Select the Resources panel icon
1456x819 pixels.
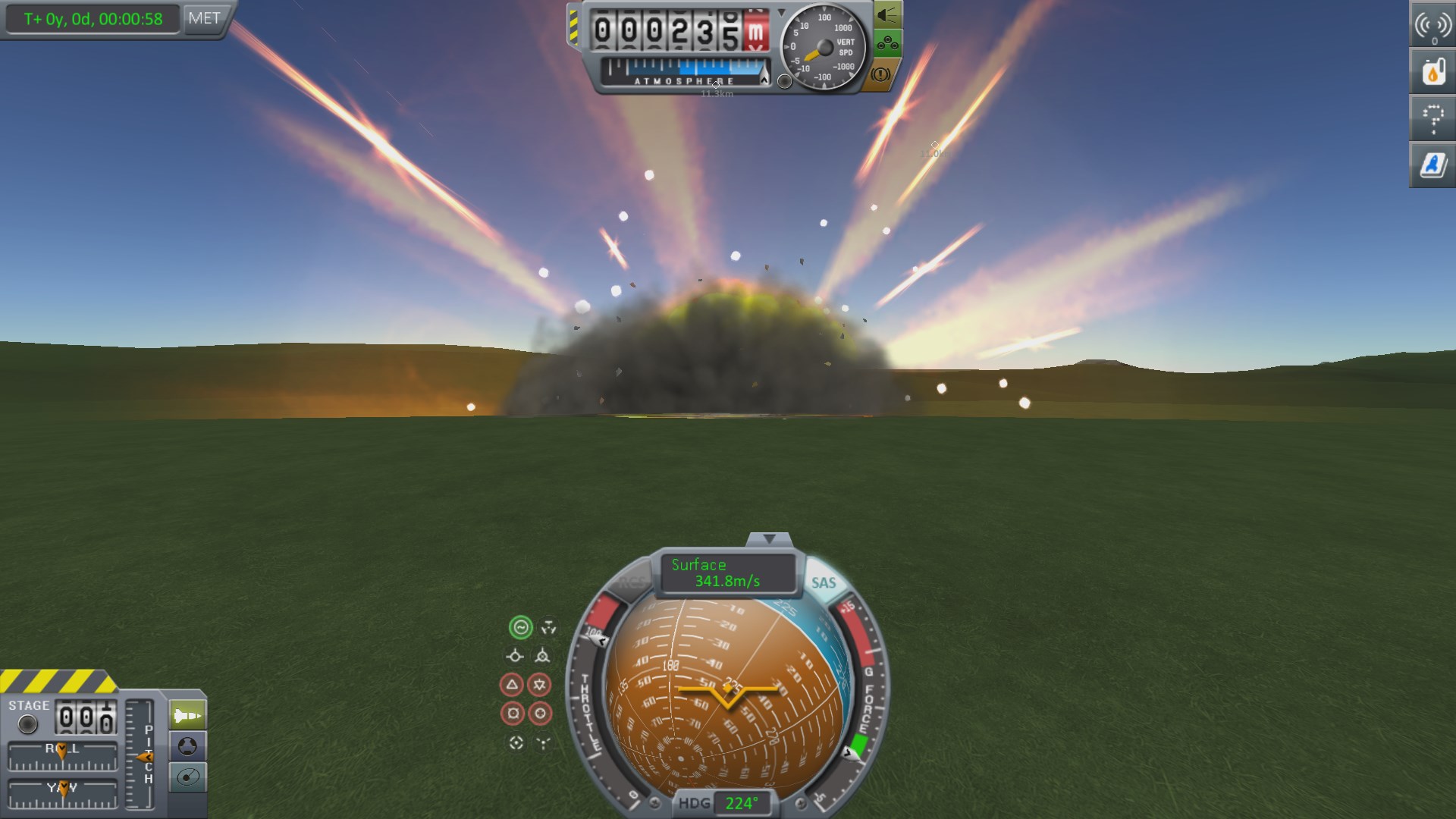1432,73
